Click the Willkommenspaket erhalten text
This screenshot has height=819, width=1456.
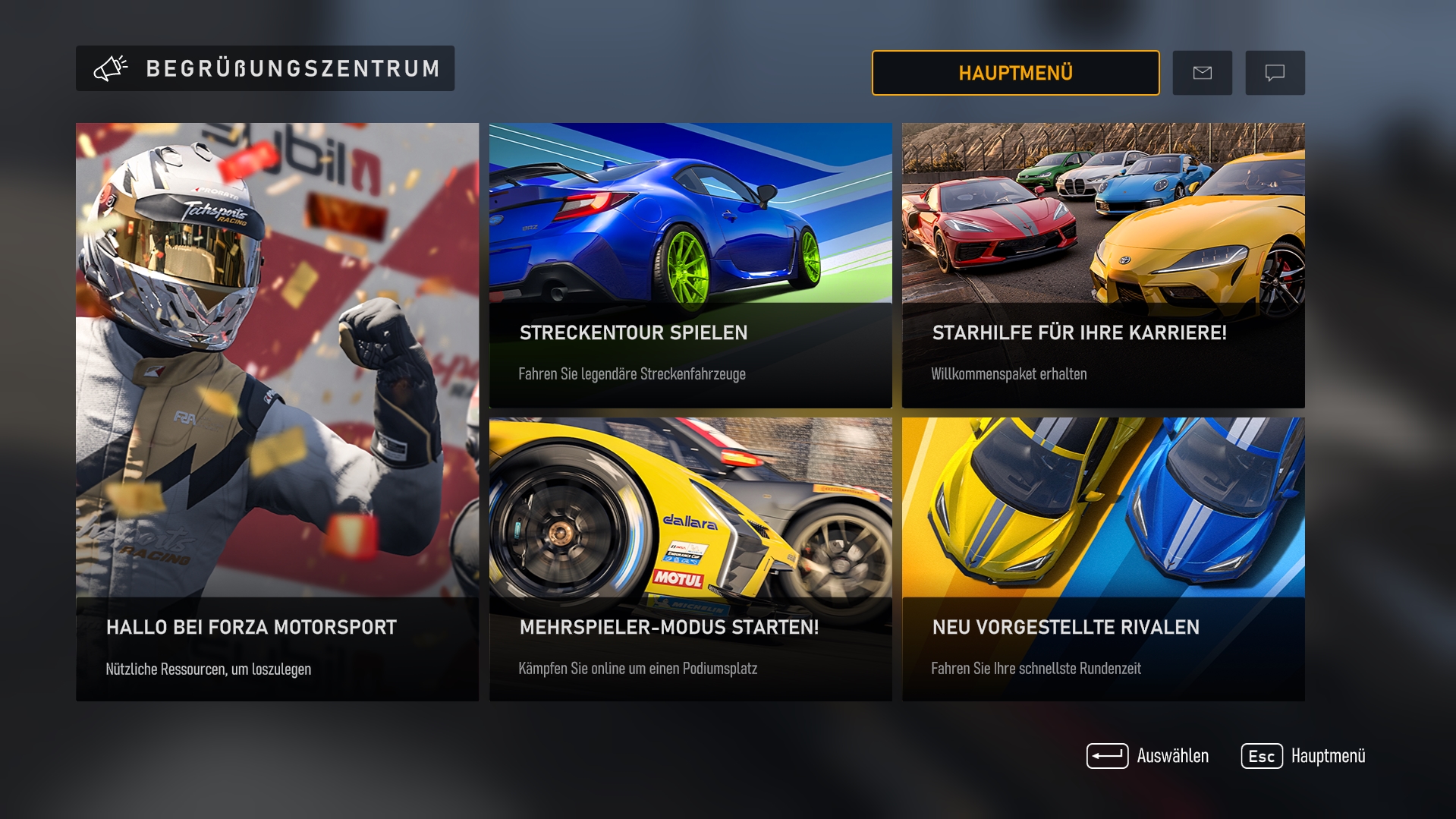[1009, 373]
